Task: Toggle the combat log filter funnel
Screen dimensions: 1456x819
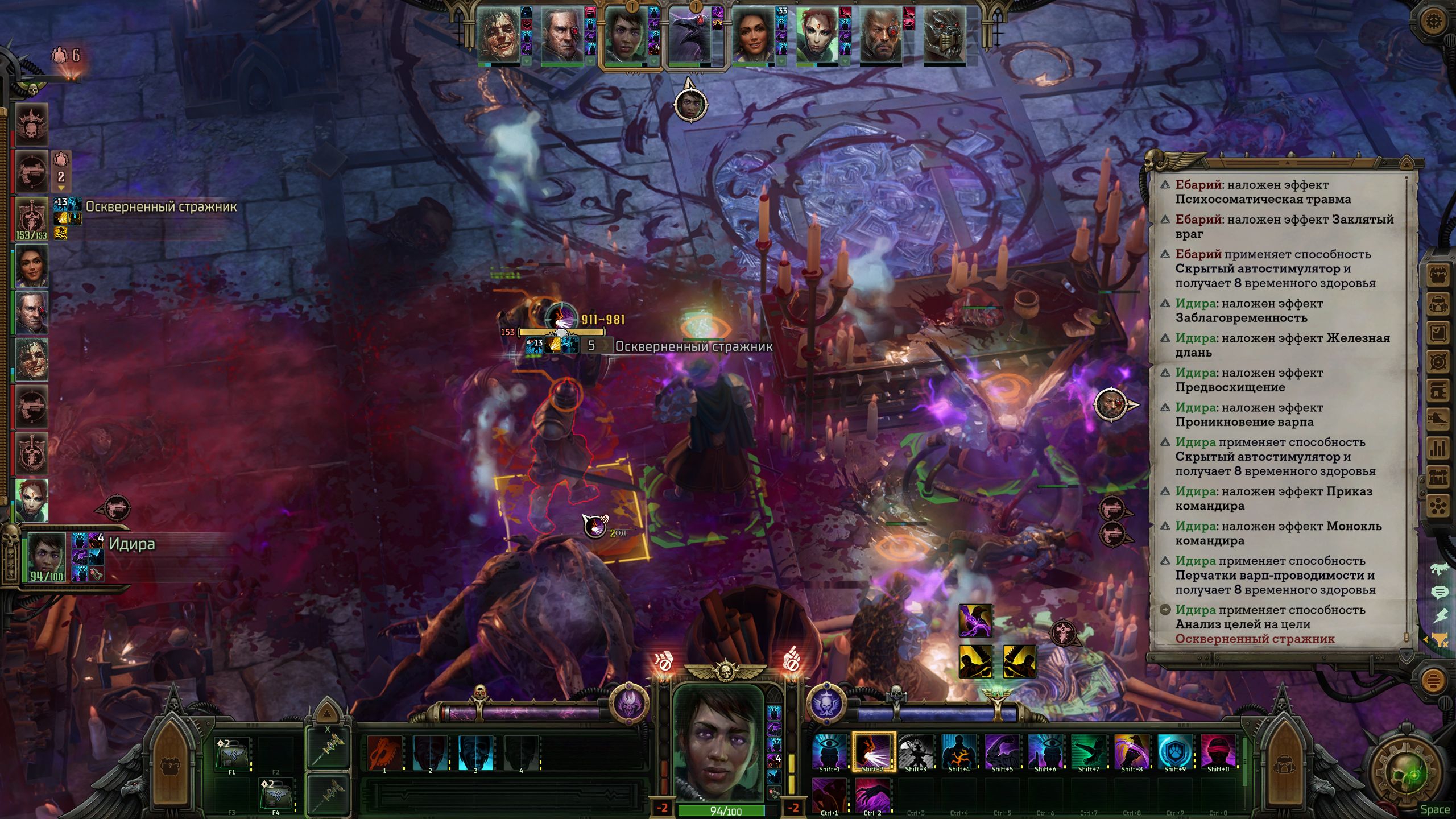Action: click(x=1439, y=640)
